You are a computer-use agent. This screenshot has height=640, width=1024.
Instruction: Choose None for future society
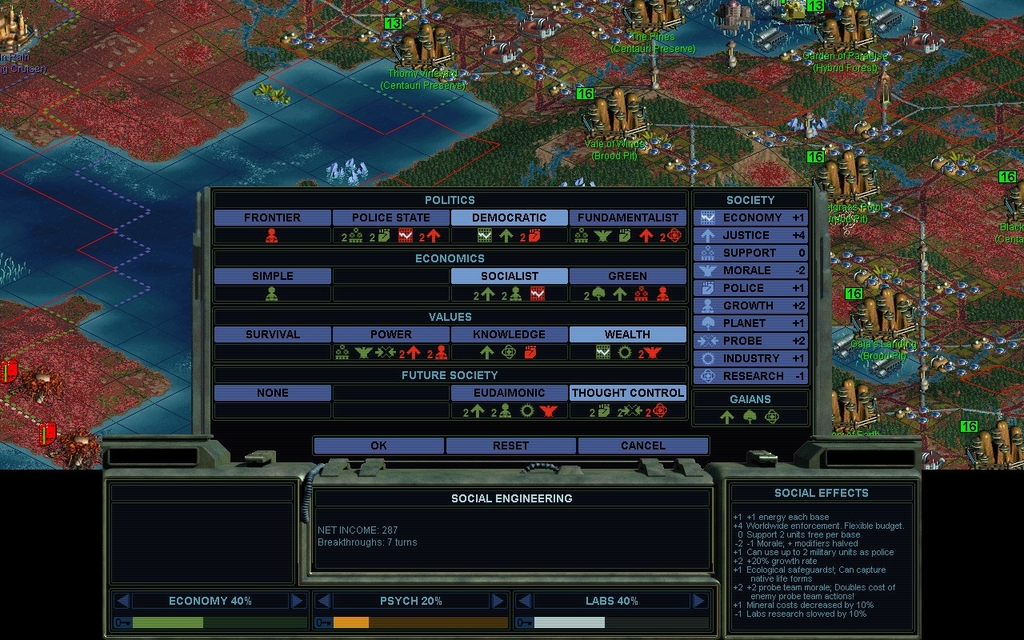(272, 393)
